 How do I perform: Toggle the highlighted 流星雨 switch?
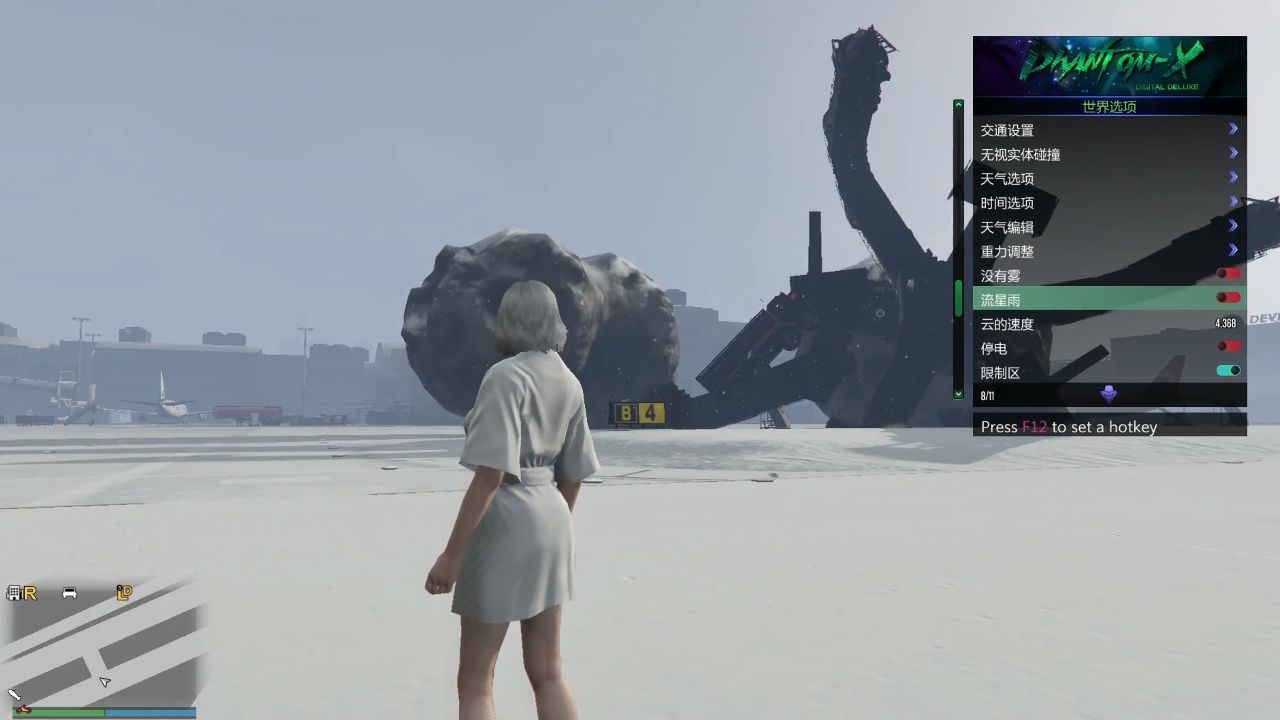click(1228, 298)
